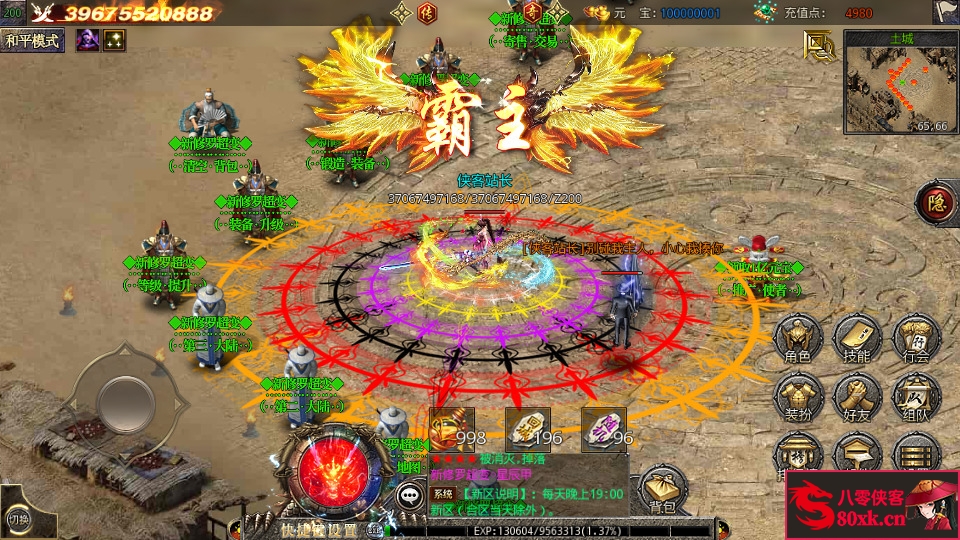Click the 切换 switch button

18,519
